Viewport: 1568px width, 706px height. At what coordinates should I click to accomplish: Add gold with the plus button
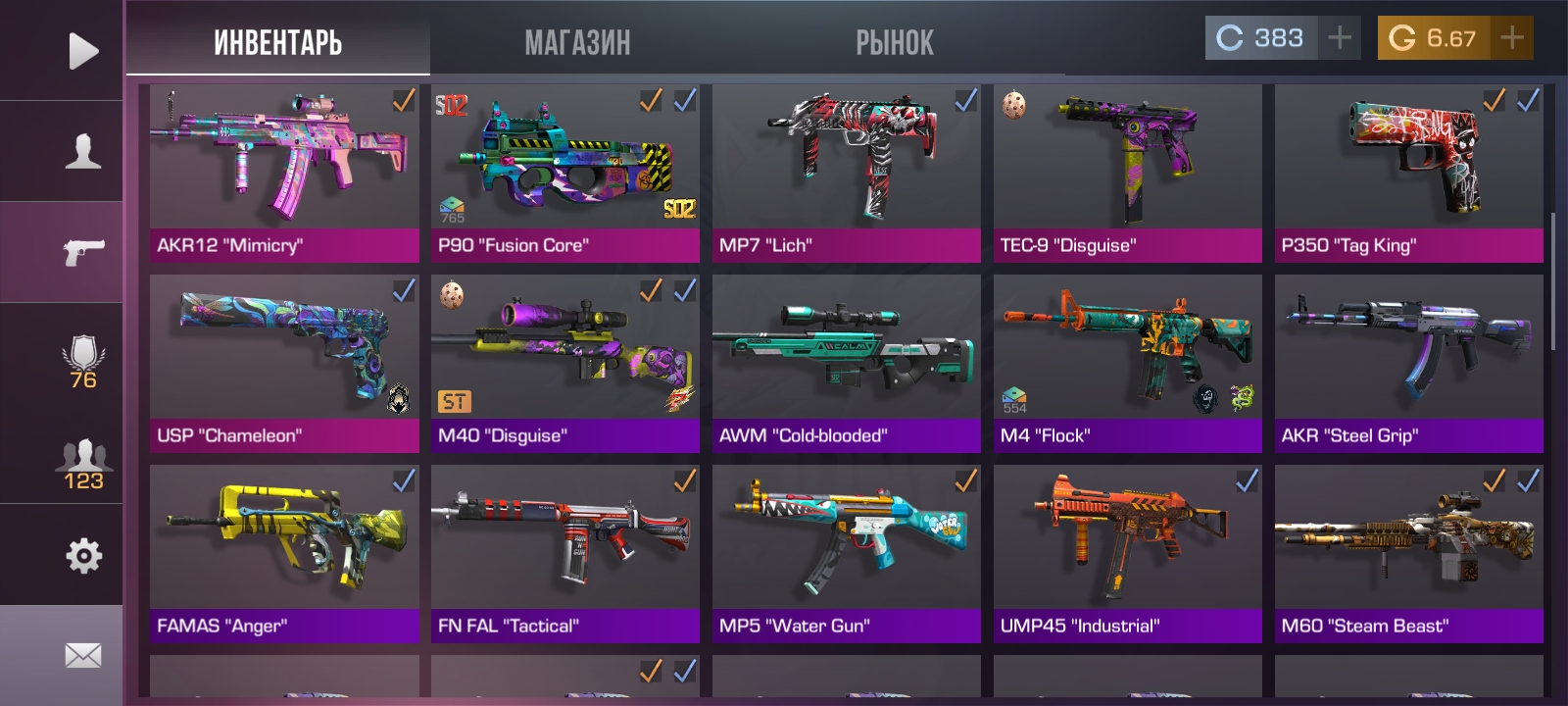[1512, 38]
